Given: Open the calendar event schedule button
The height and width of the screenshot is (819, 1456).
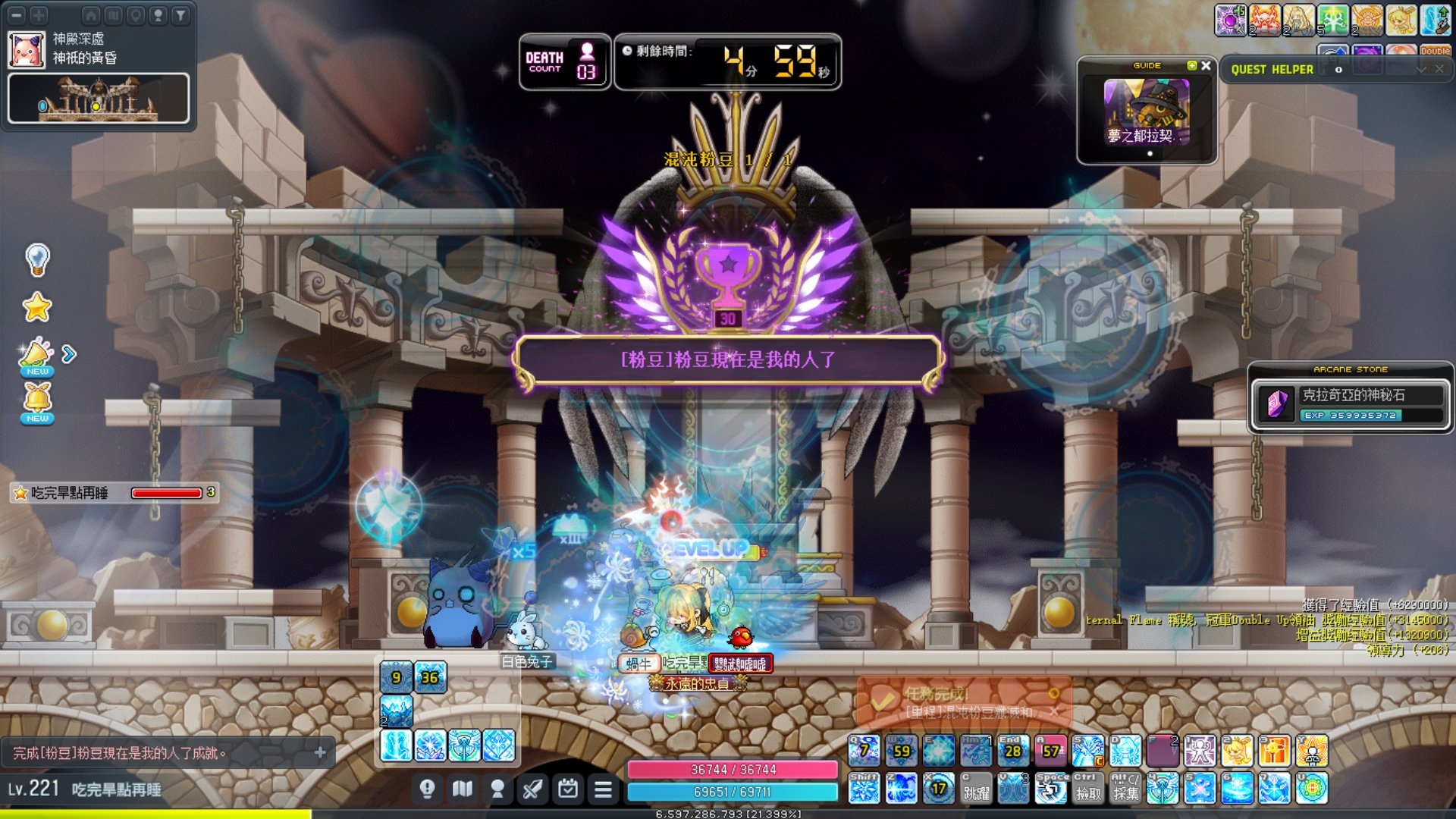Looking at the screenshot, I should 568,790.
